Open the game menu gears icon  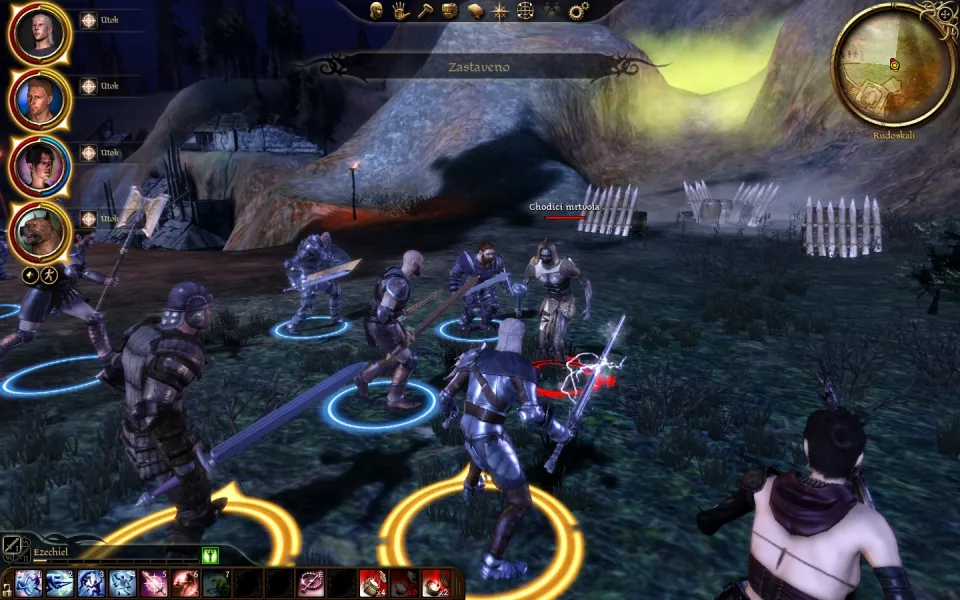(578, 11)
